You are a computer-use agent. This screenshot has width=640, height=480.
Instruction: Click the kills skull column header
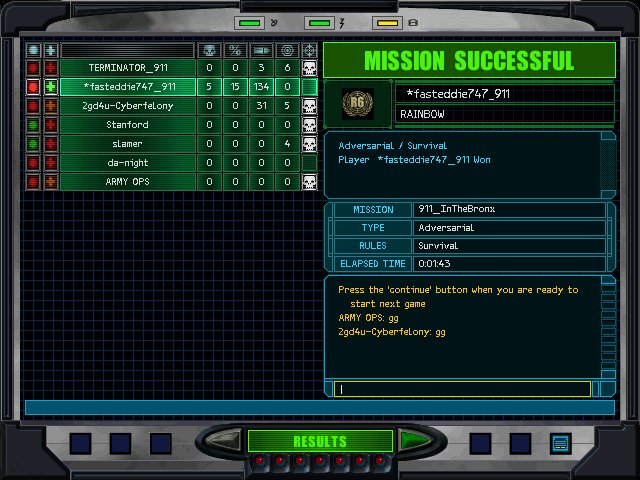209,50
